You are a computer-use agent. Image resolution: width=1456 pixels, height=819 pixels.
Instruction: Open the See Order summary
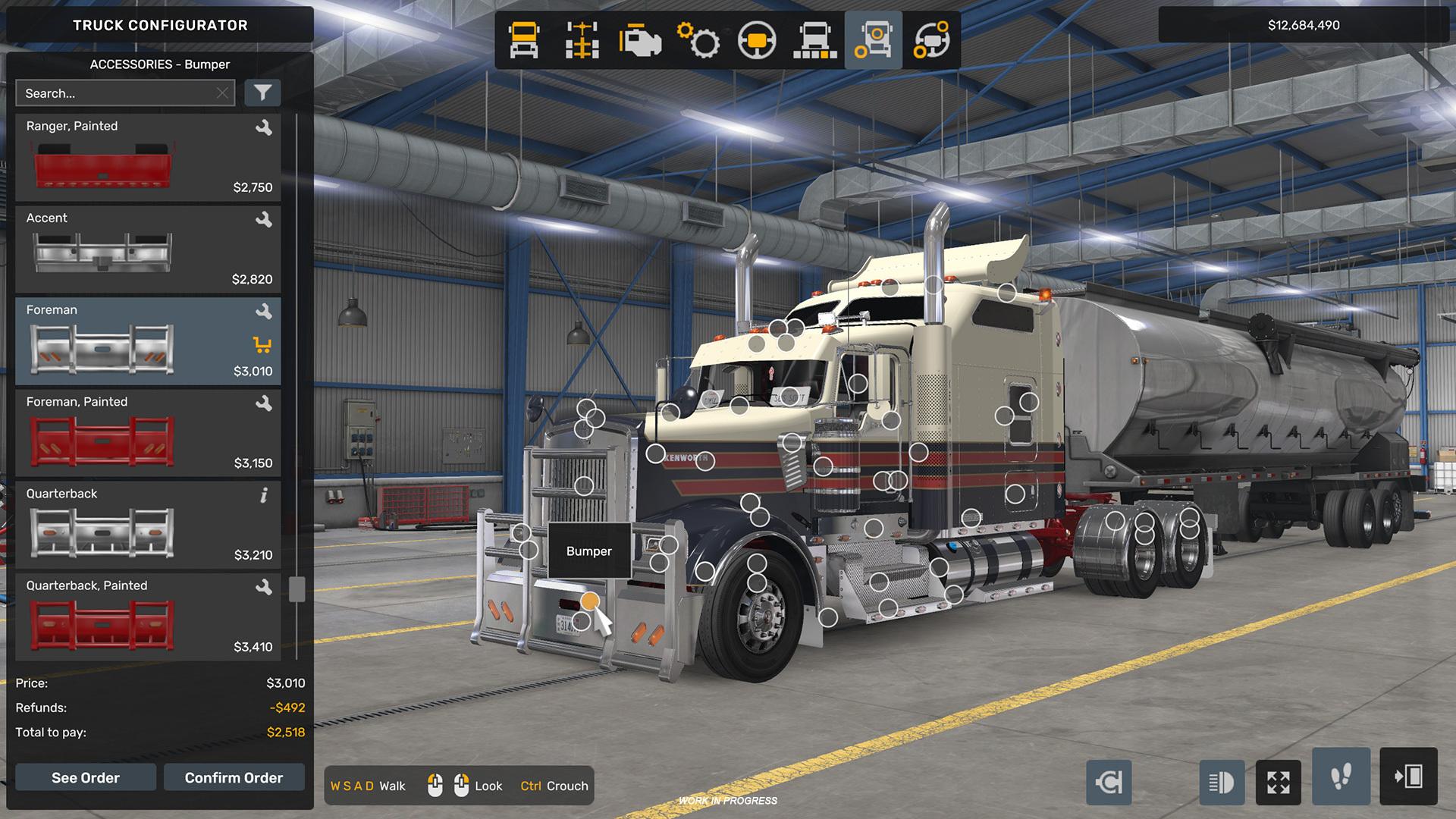86,777
